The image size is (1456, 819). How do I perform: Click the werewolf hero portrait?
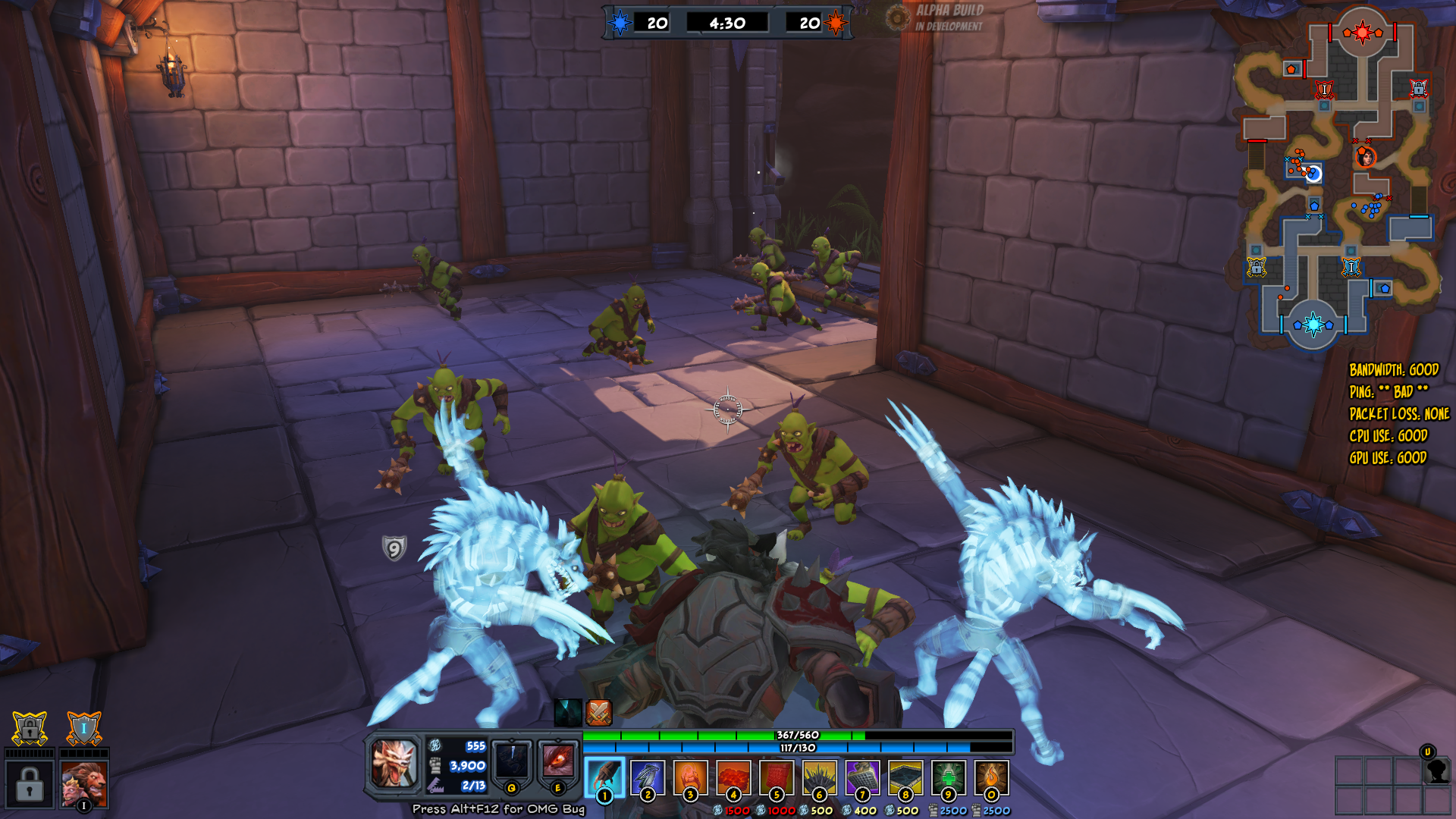coord(394,763)
